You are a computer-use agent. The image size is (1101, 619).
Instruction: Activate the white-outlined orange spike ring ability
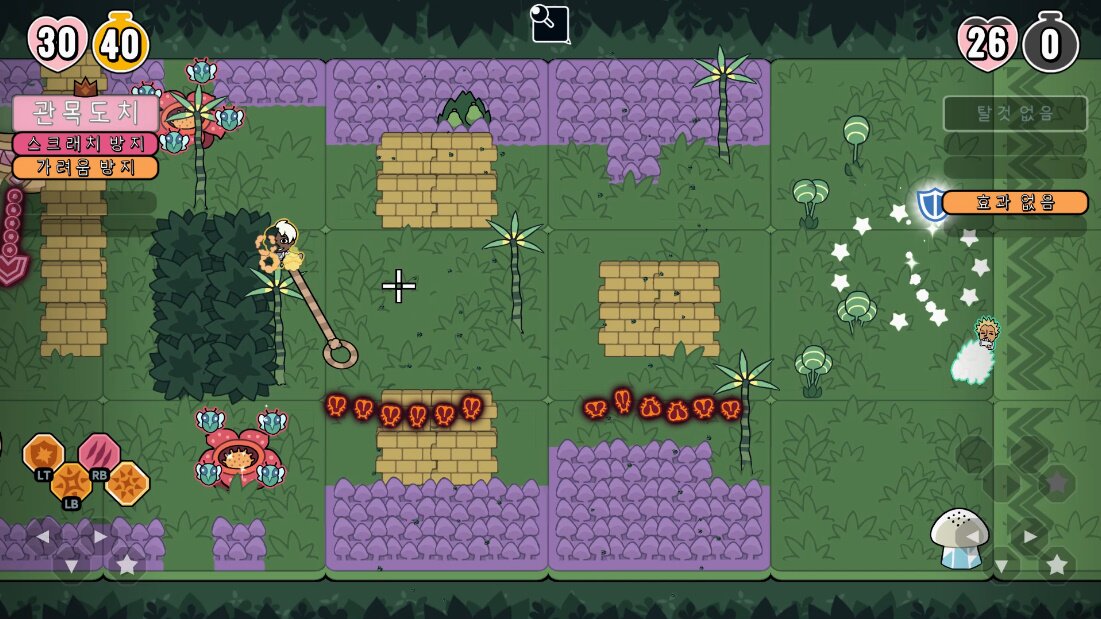point(128,483)
